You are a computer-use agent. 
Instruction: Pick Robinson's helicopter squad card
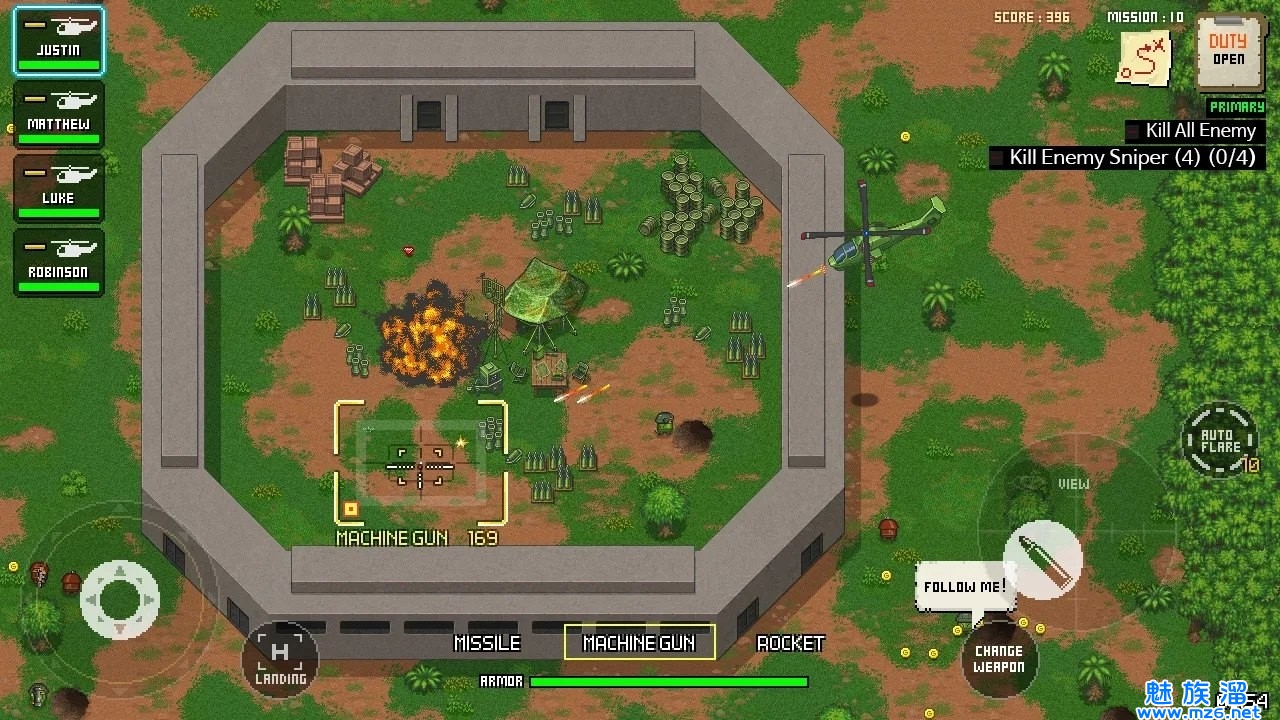tap(58, 263)
